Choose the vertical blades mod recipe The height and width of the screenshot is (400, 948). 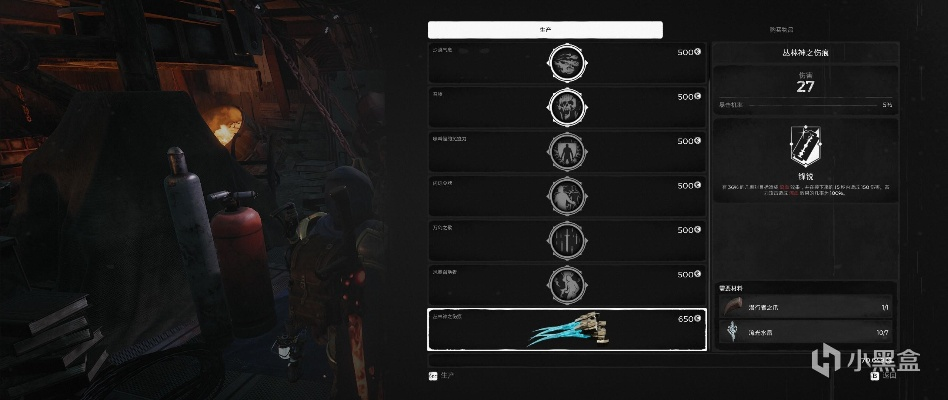coord(566,241)
